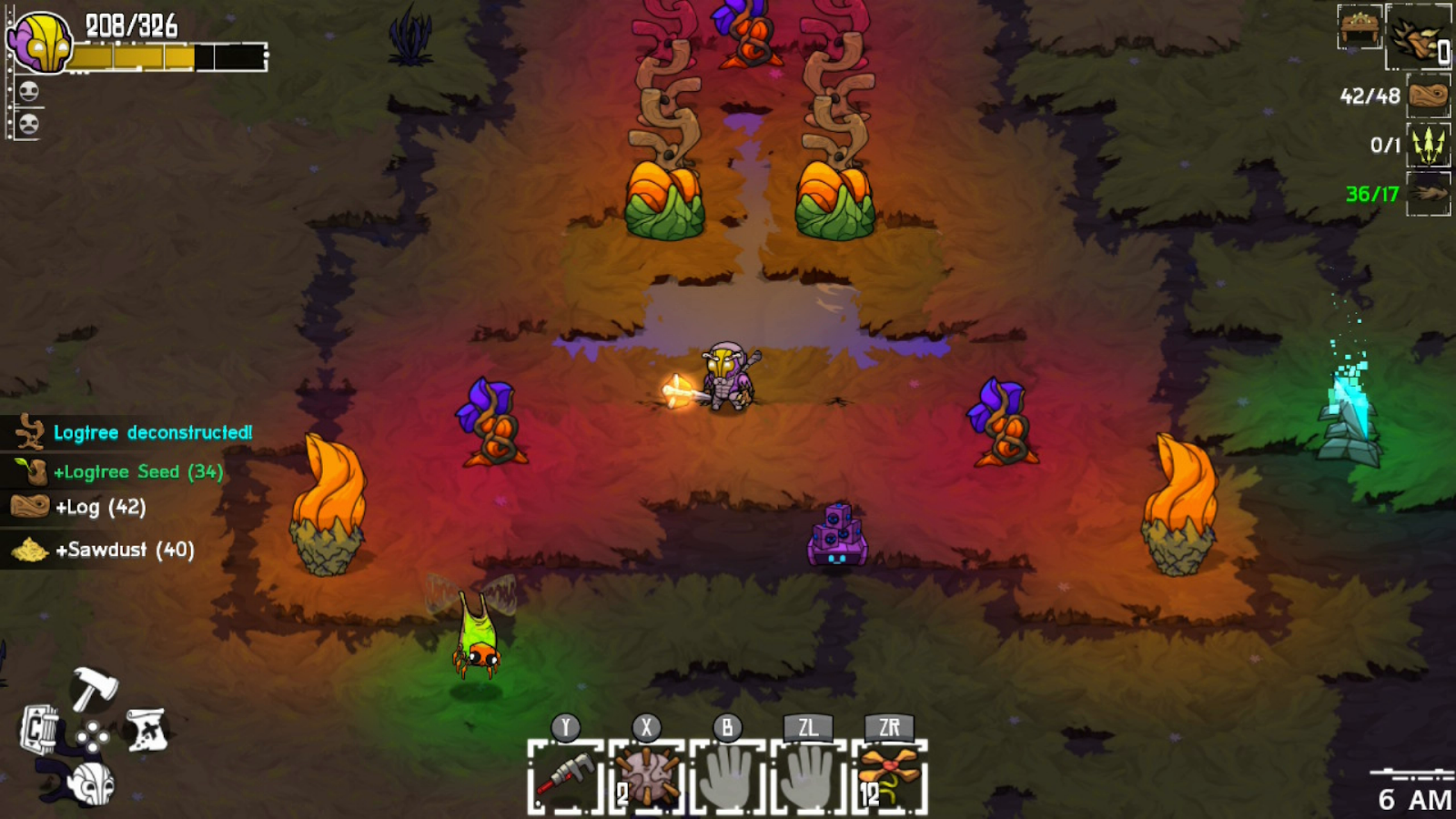Image resolution: width=1456 pixels, height=819 pixels.
Task: Open the crafting recipe book icon
Action: point(40,730)
